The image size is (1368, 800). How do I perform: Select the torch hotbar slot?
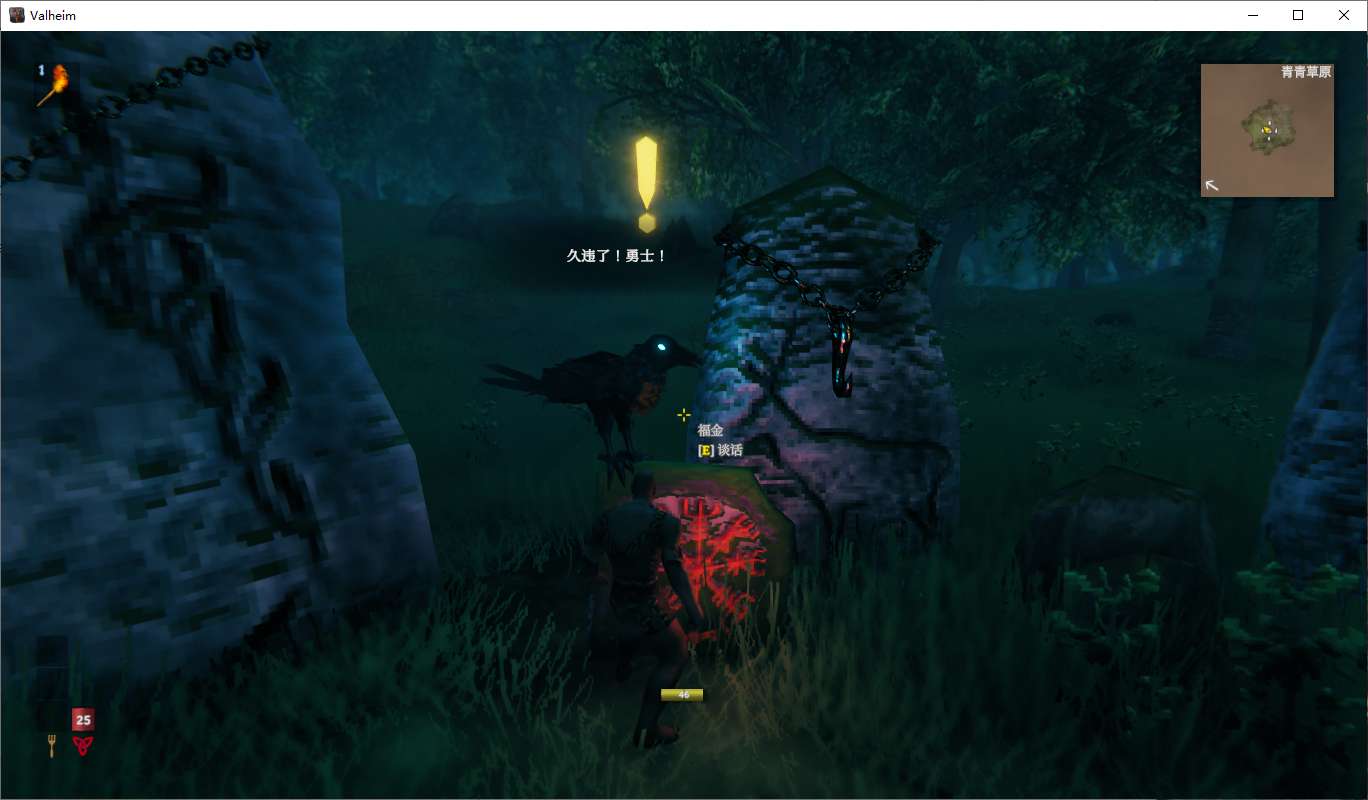[54, 85]
